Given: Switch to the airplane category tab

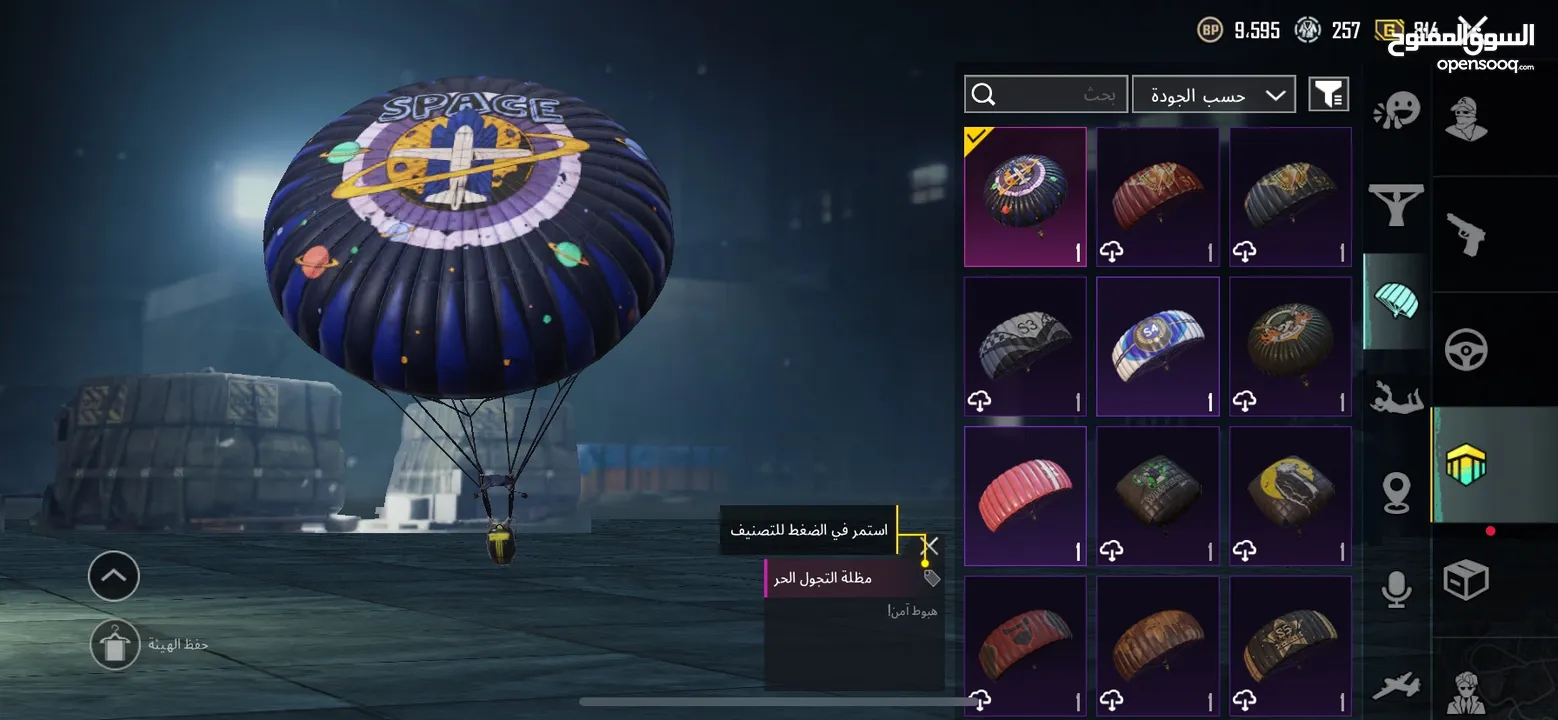Looking at the screenshot, I should [x=1397, y=687].
